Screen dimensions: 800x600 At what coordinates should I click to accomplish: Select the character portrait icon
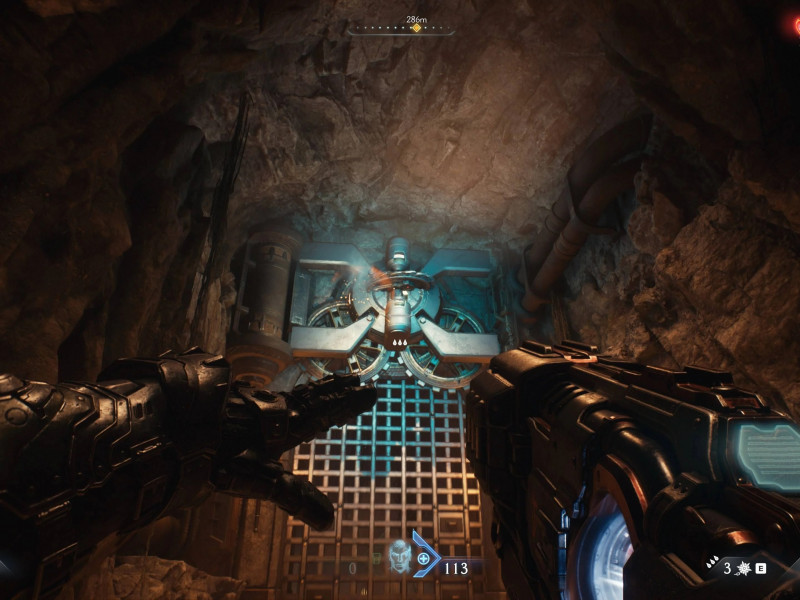click(x=400, y=557)
